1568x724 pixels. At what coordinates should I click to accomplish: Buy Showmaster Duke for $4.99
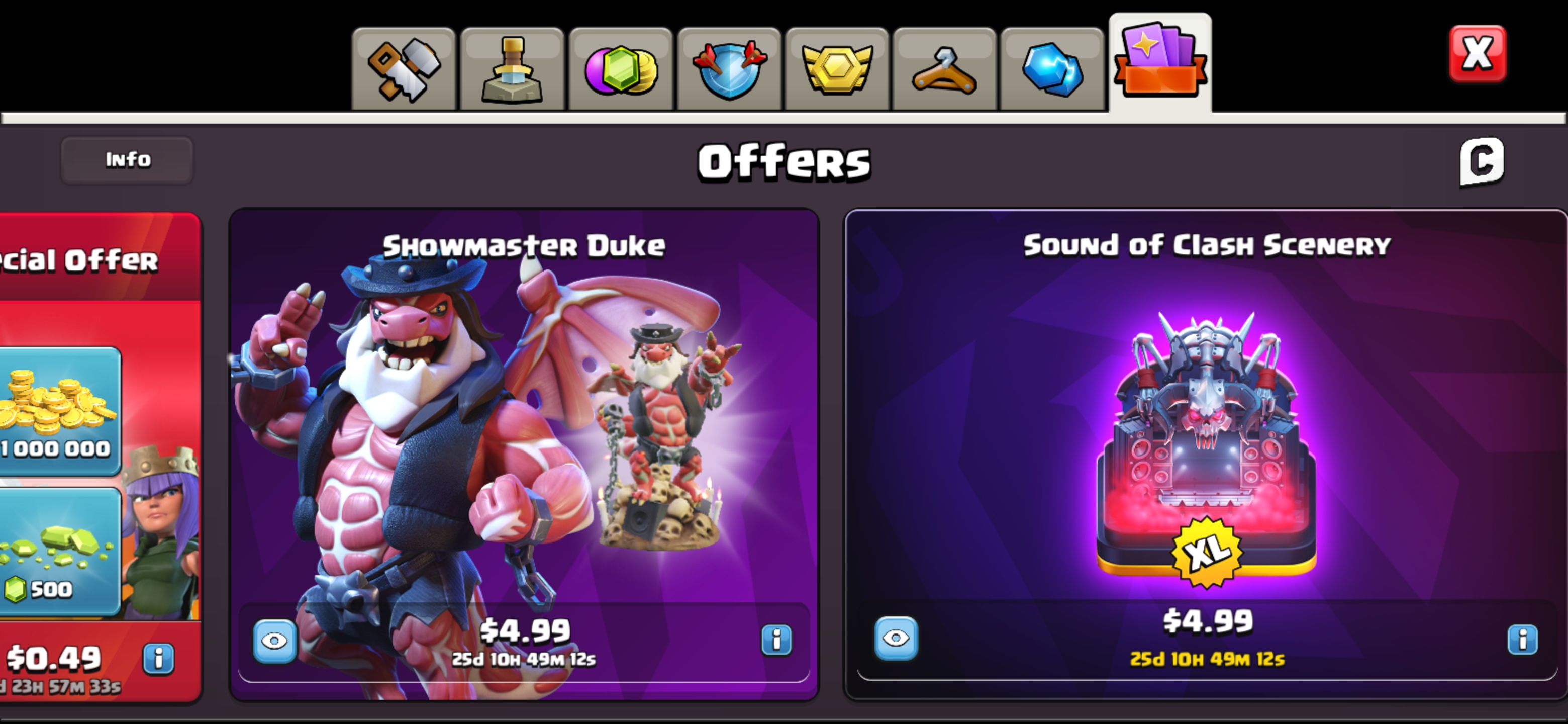pos(525,631)
